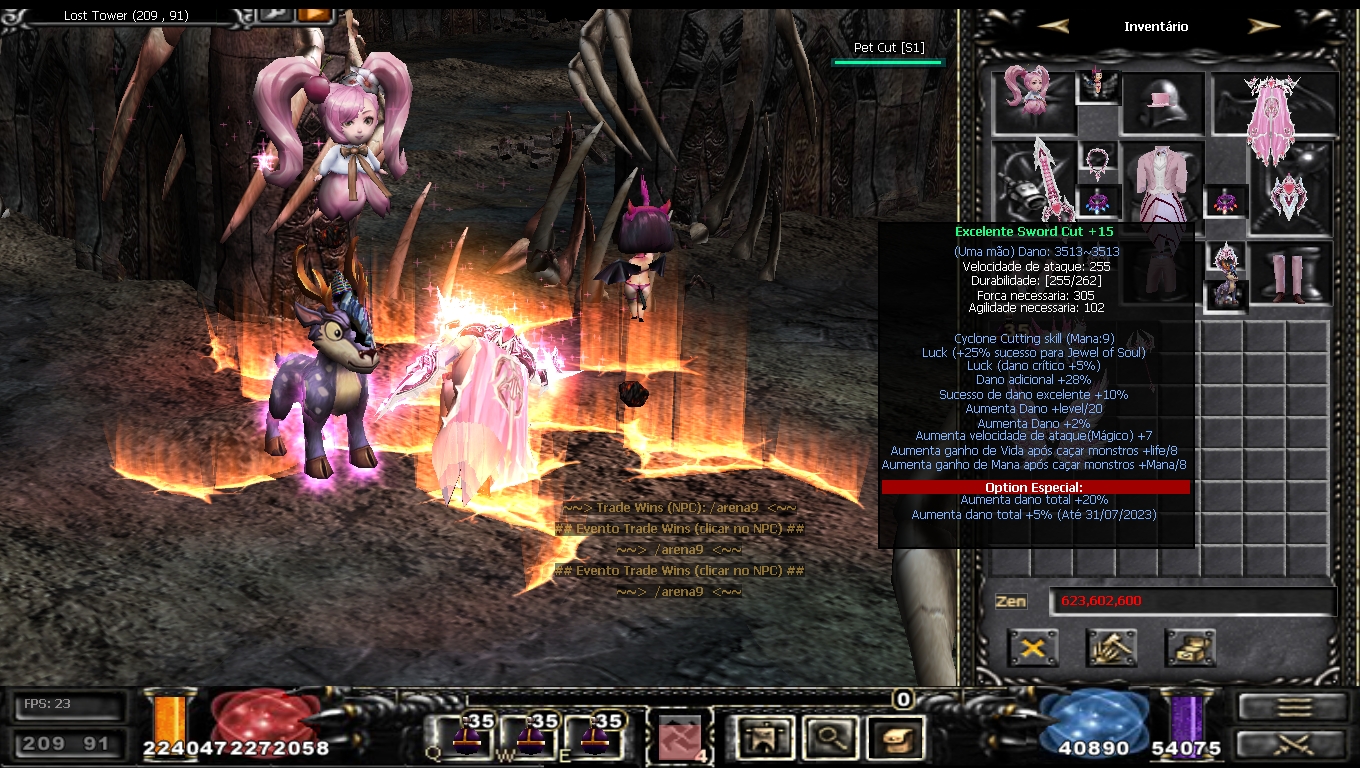Image resolution: width=1360 pixels, height=768 pixels.
Task: Select the pink active skill icon
Action: click(680, 740)
